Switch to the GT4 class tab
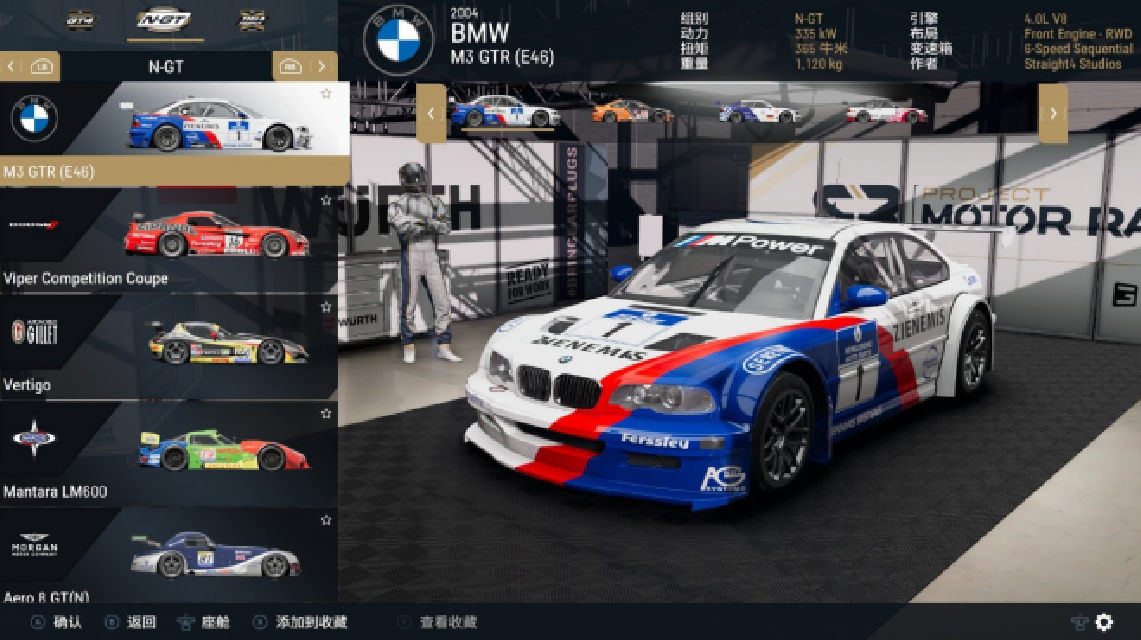The image size is (1141, 640). tap(81, 20)
